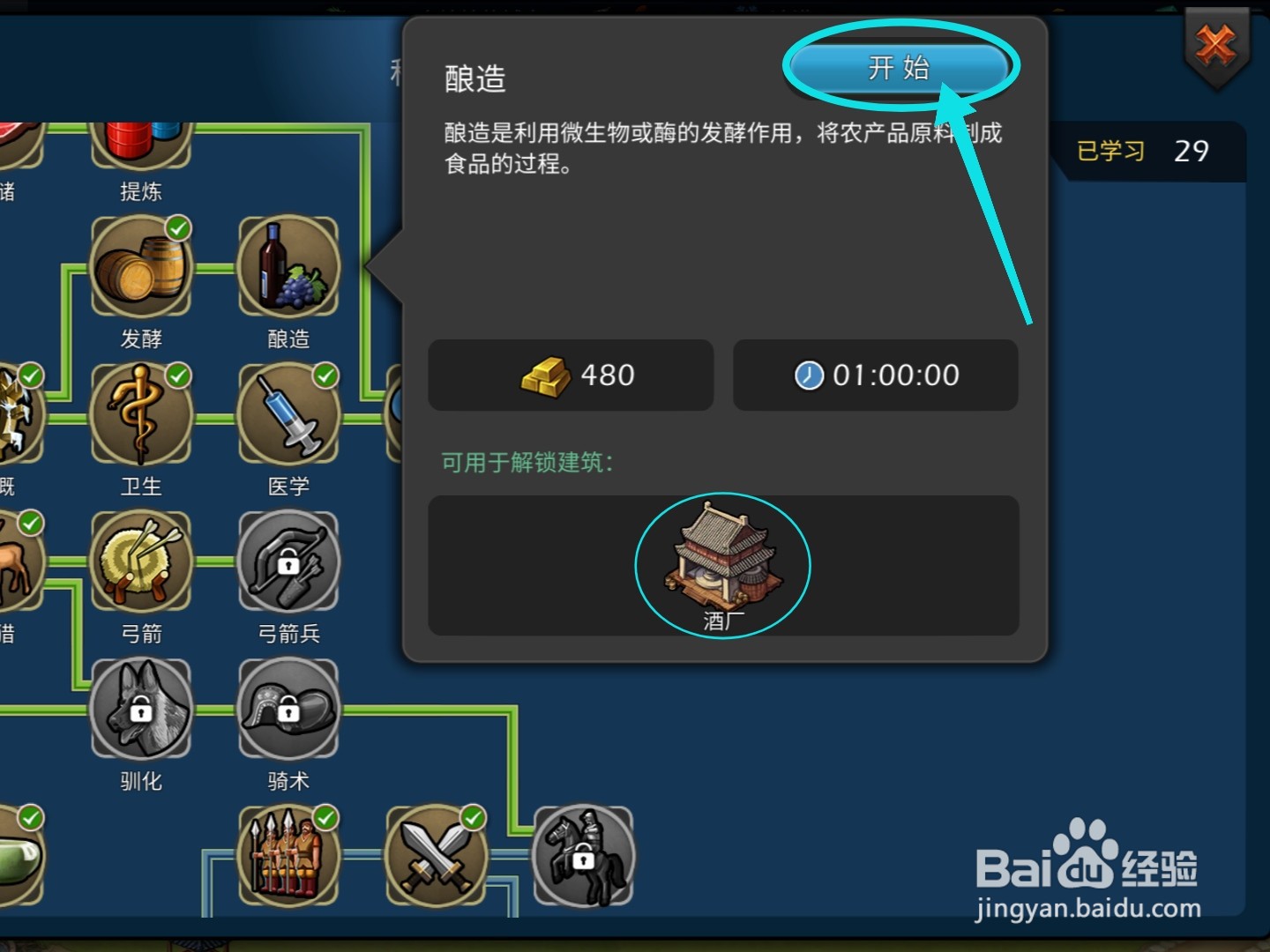The image size is (1270, 952).
Task: Click the spearmen technology icon
Action: coord(288,855)
